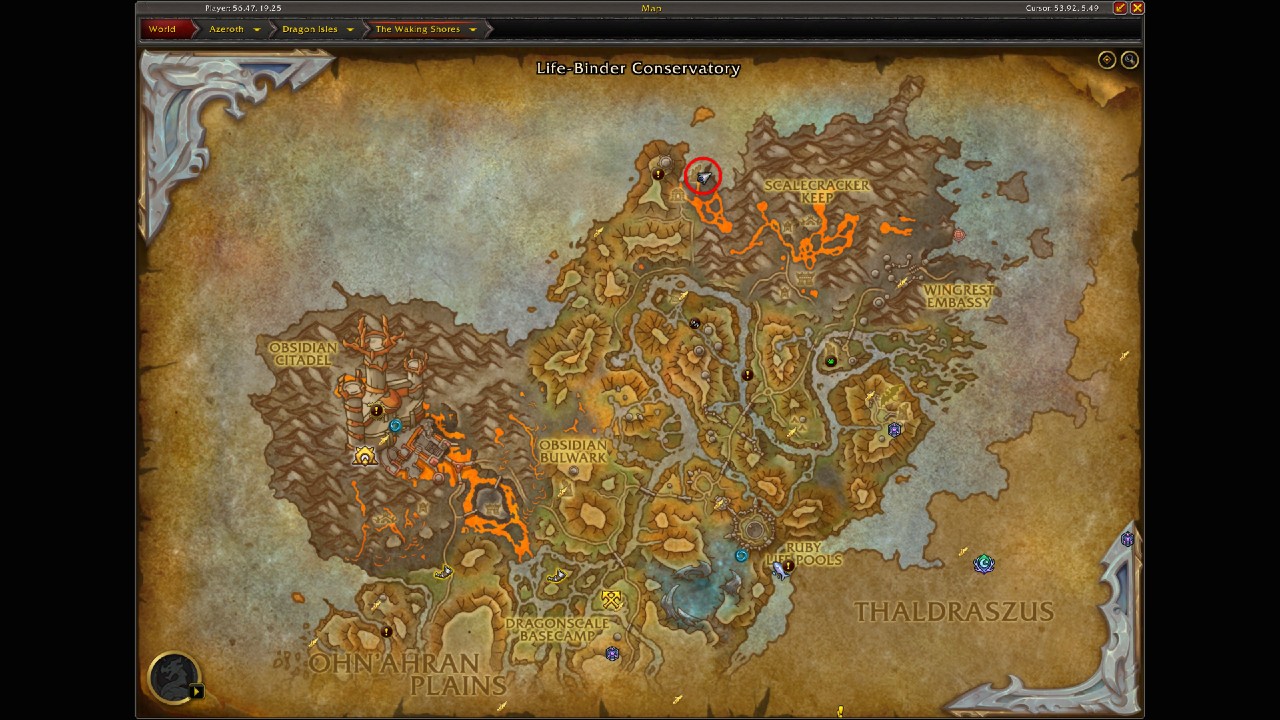Select the World breadcrumb tab

tap(163, 29)
